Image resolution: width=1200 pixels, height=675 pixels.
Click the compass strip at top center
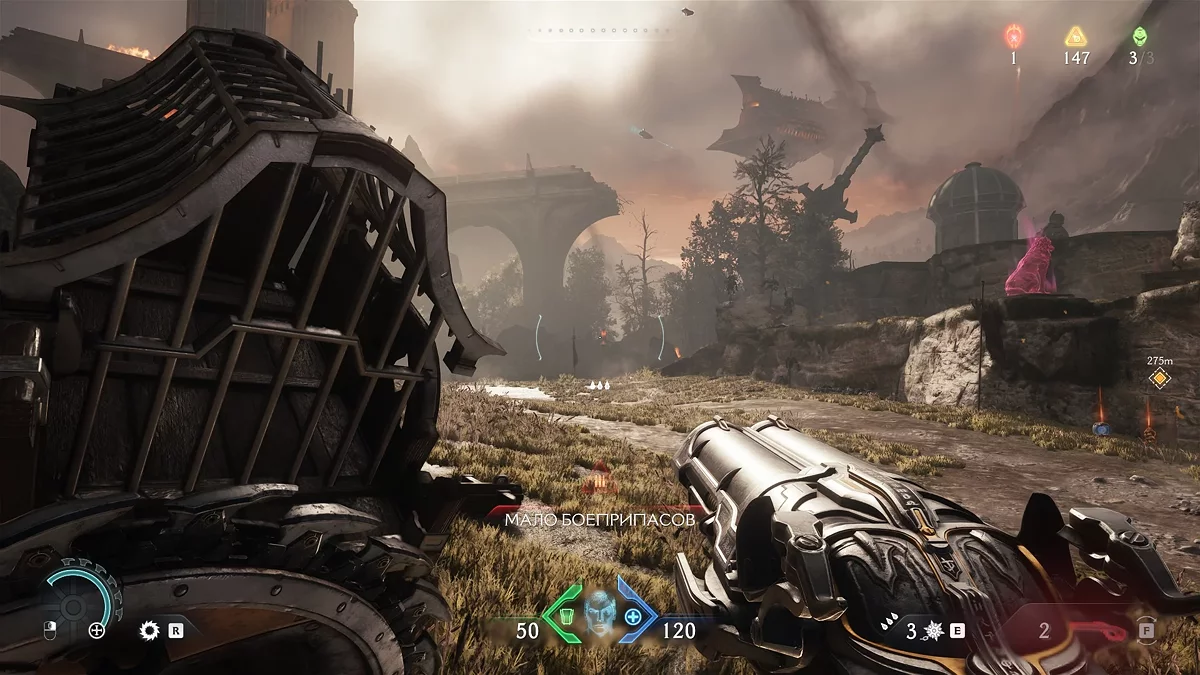coord(600,31)
